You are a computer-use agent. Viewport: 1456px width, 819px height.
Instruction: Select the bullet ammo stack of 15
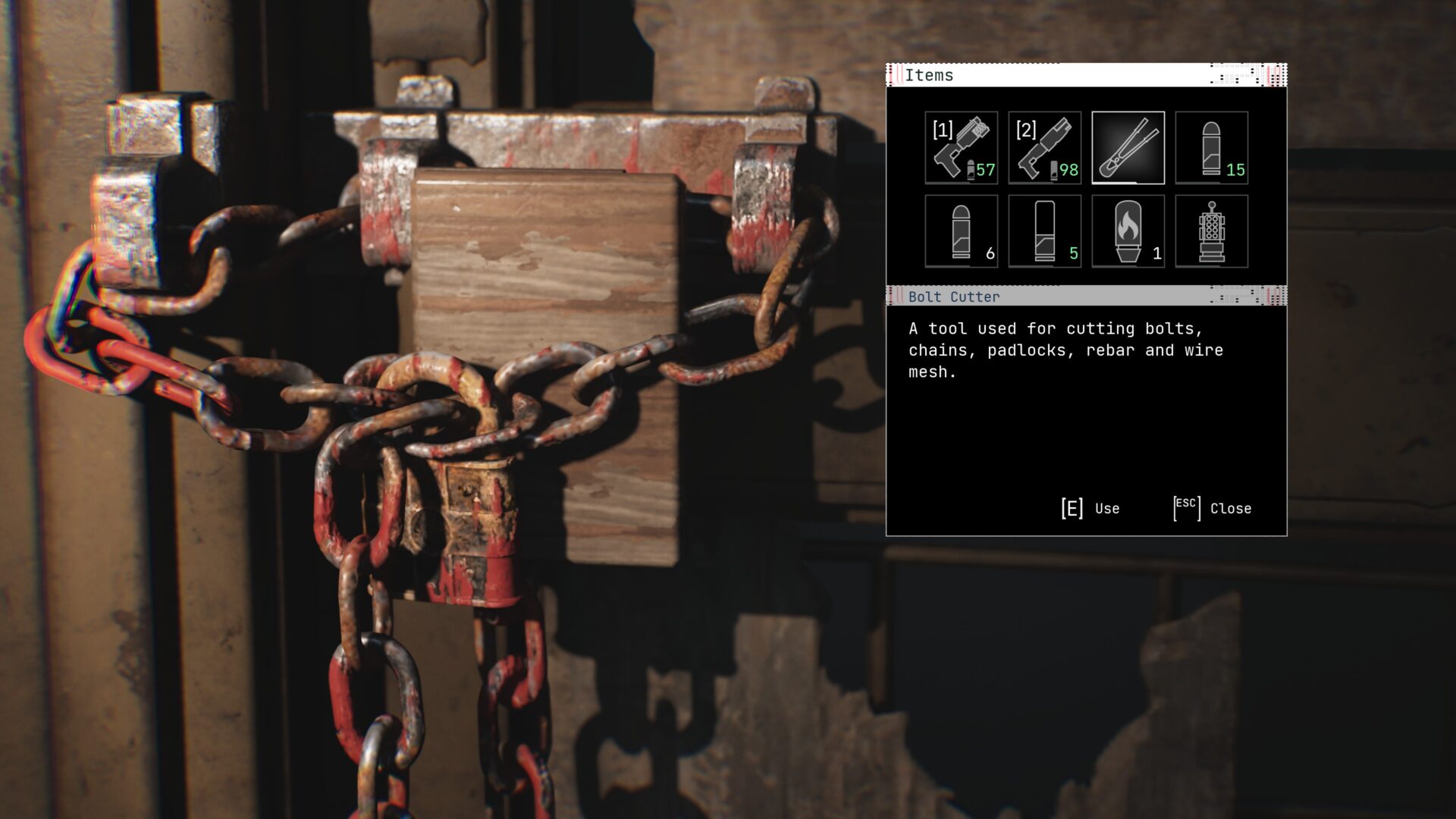coord(1211,148)
